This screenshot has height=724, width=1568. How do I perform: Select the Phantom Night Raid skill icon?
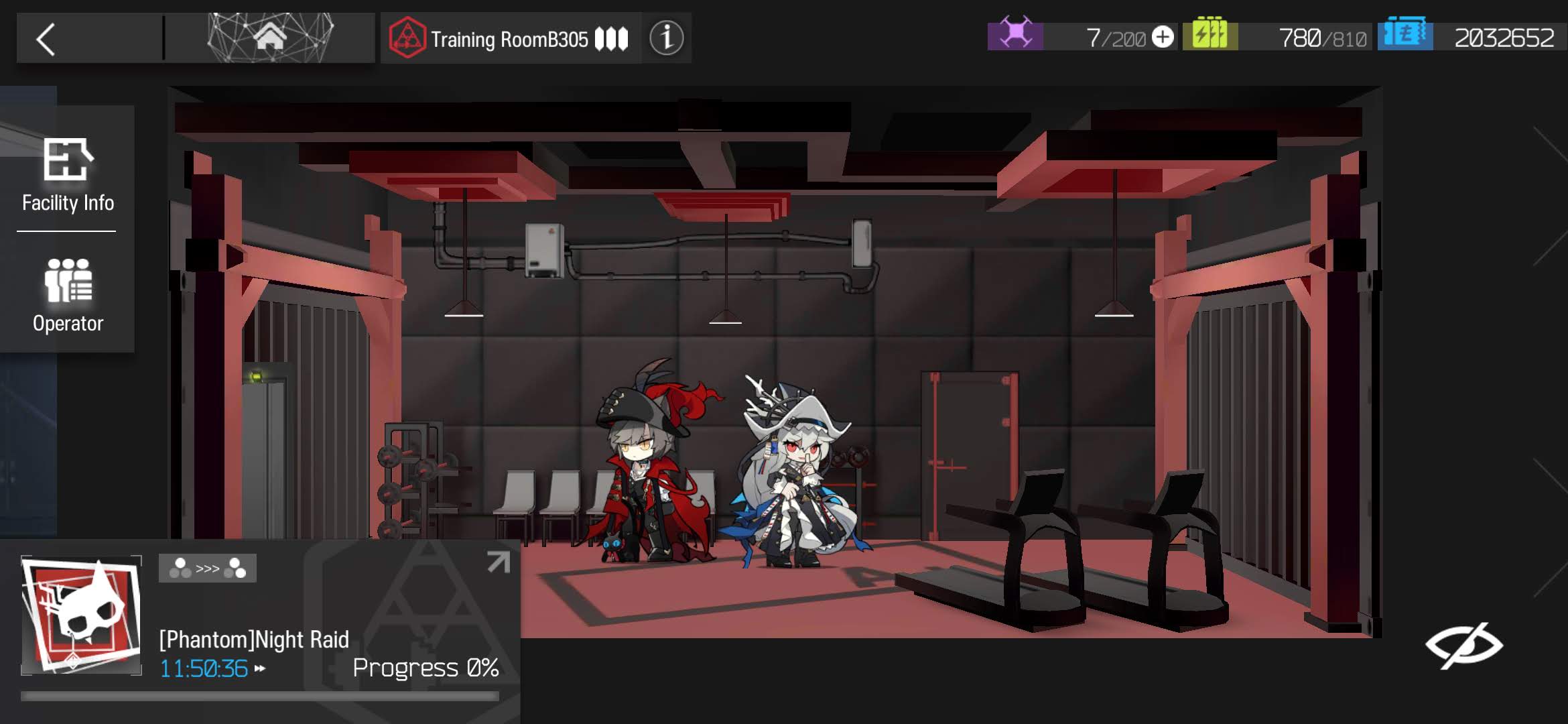click(x=82, y=615)
